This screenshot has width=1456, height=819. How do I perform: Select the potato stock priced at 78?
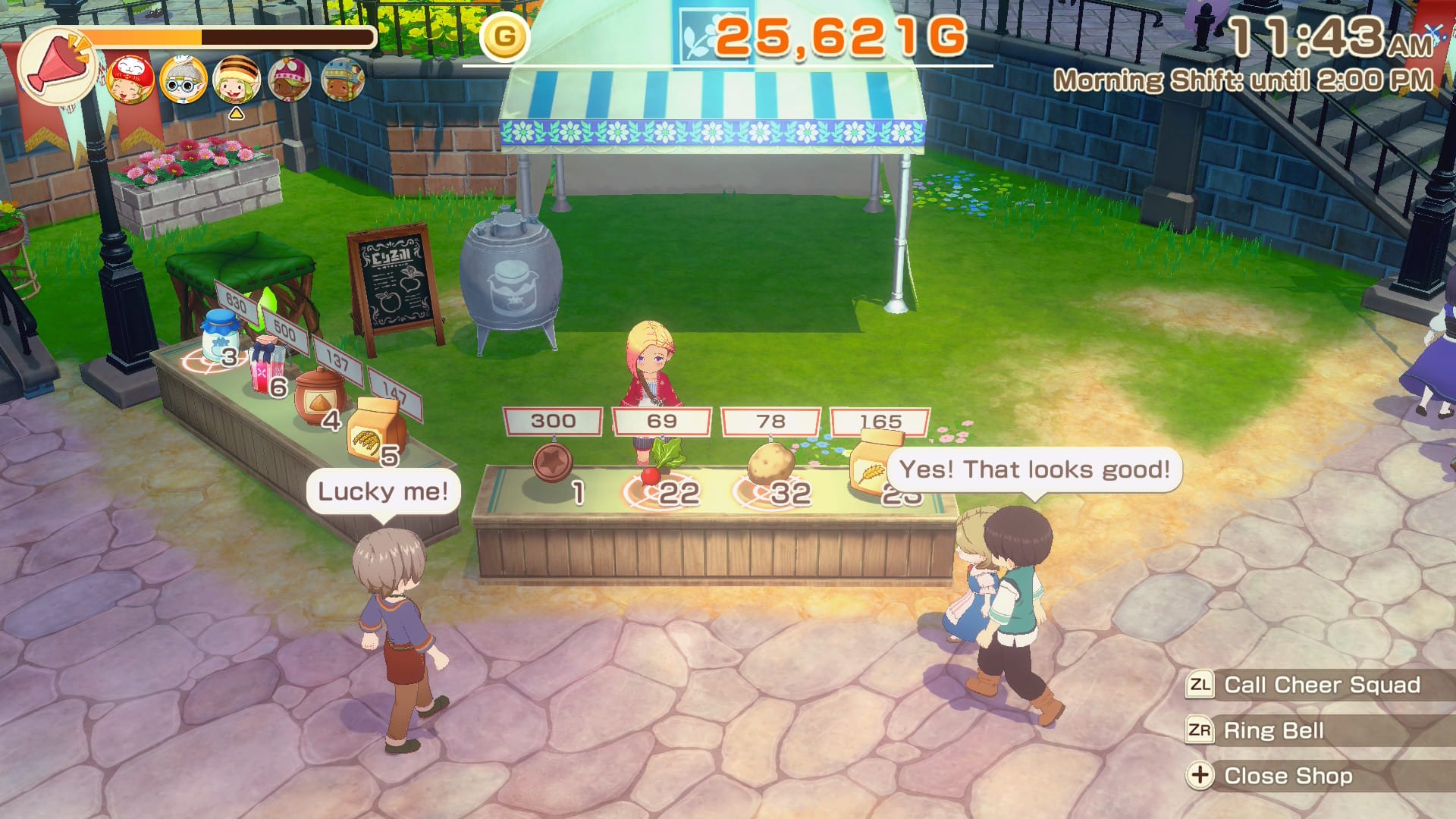pyautogui.click(x=770, y=466)
